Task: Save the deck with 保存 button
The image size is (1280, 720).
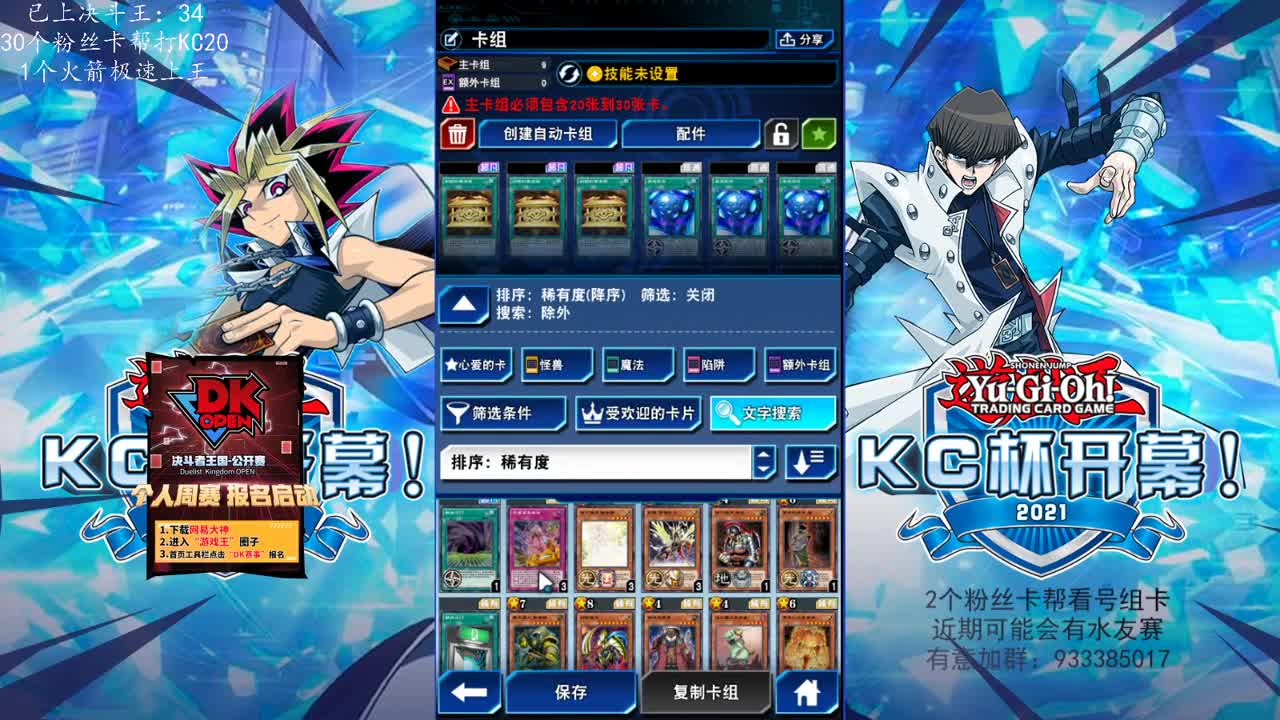Action: tap(571, 692)
